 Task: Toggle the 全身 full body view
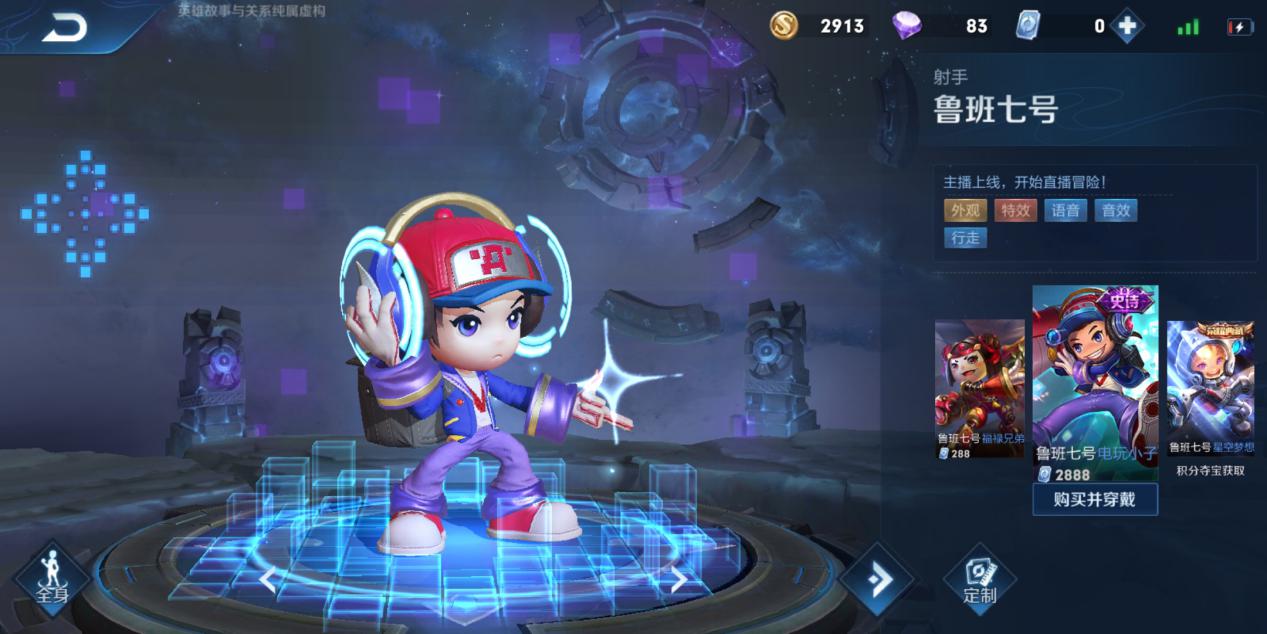click(52, 580)
